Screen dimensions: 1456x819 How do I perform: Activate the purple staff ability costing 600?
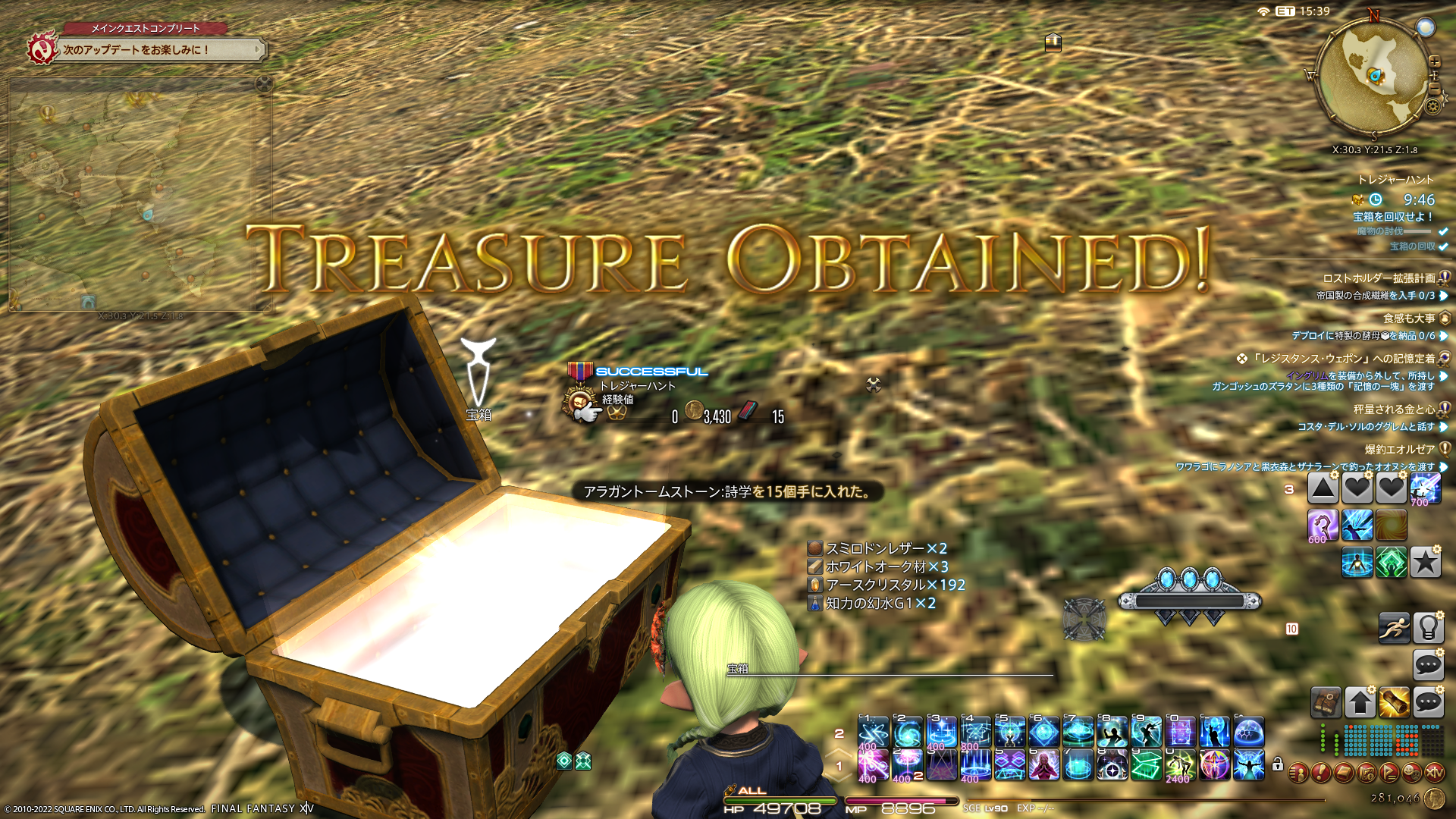1323,525
